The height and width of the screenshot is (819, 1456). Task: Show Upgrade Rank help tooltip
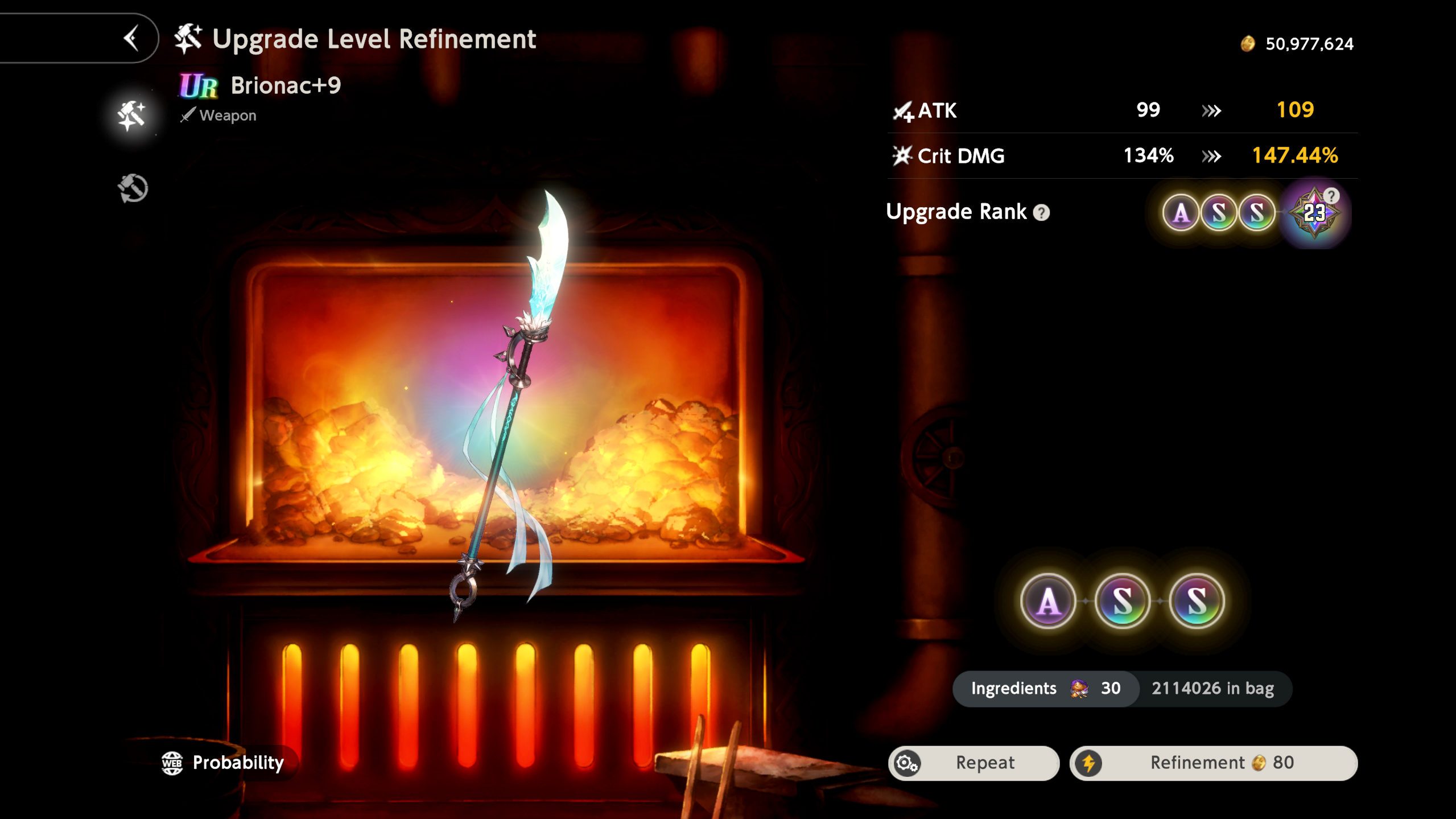[x=1041, y=213]
